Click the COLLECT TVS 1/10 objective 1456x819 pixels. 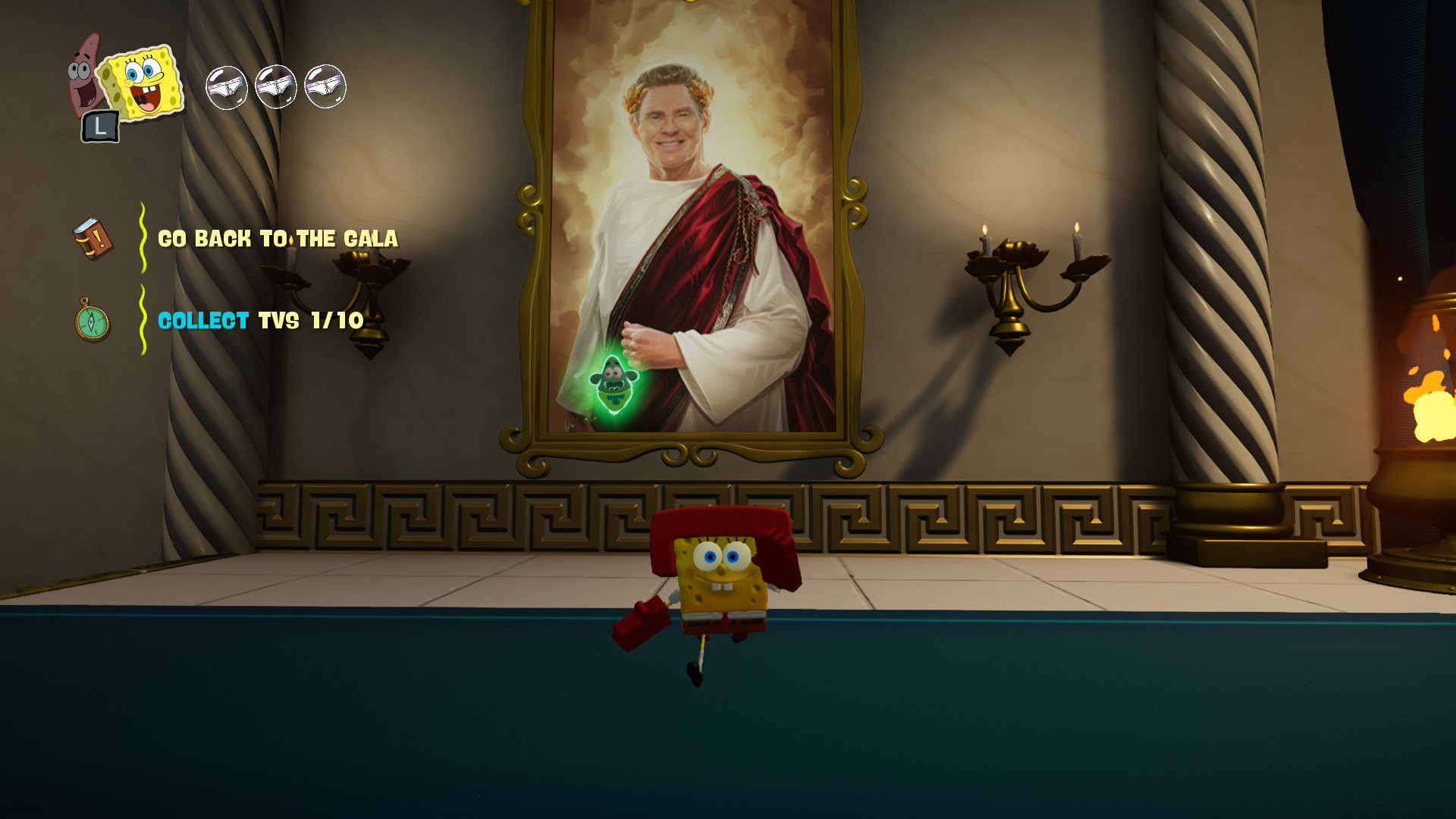click(258, 322)
